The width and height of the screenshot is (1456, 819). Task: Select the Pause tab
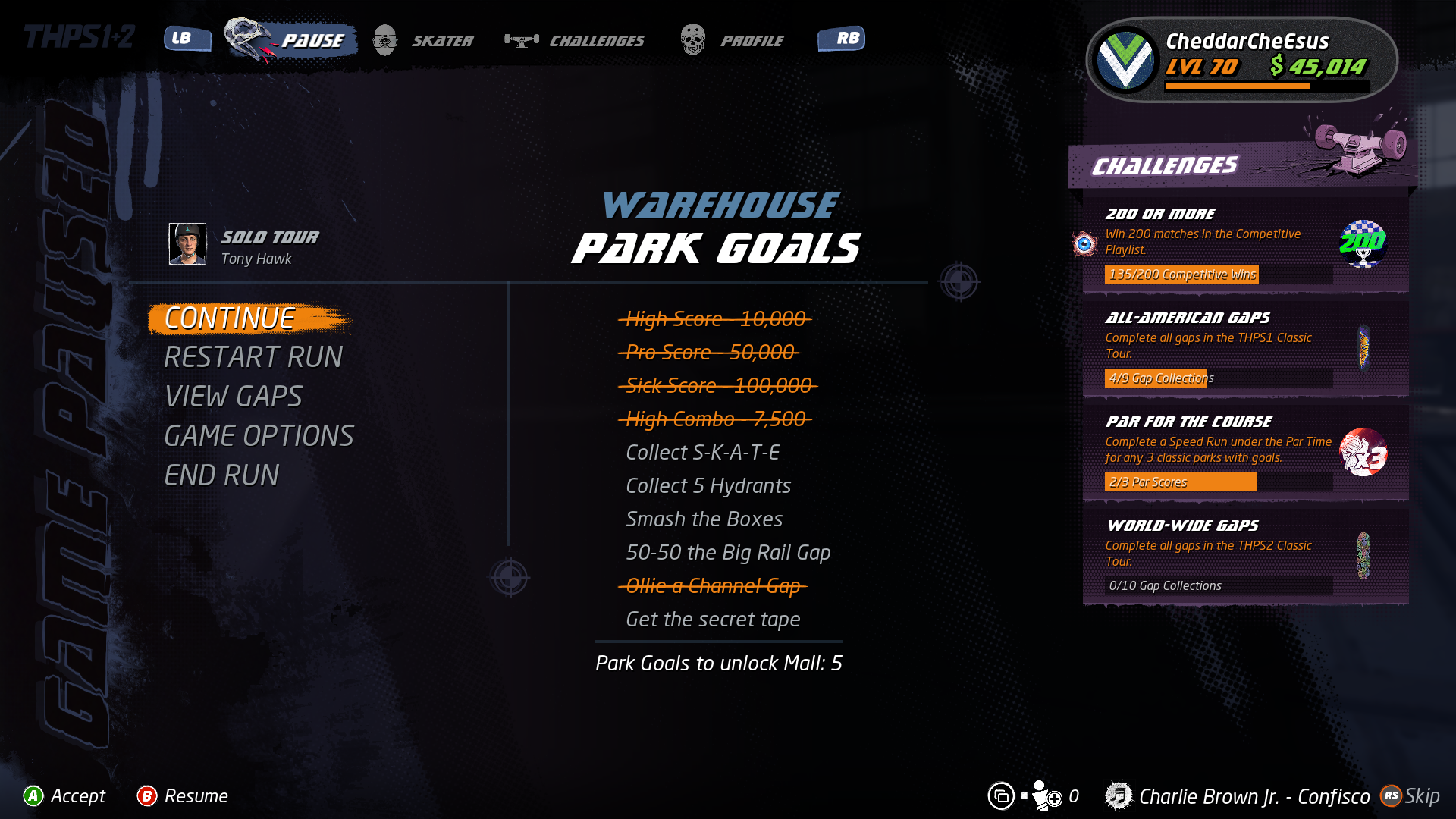[x=292, y=40]
